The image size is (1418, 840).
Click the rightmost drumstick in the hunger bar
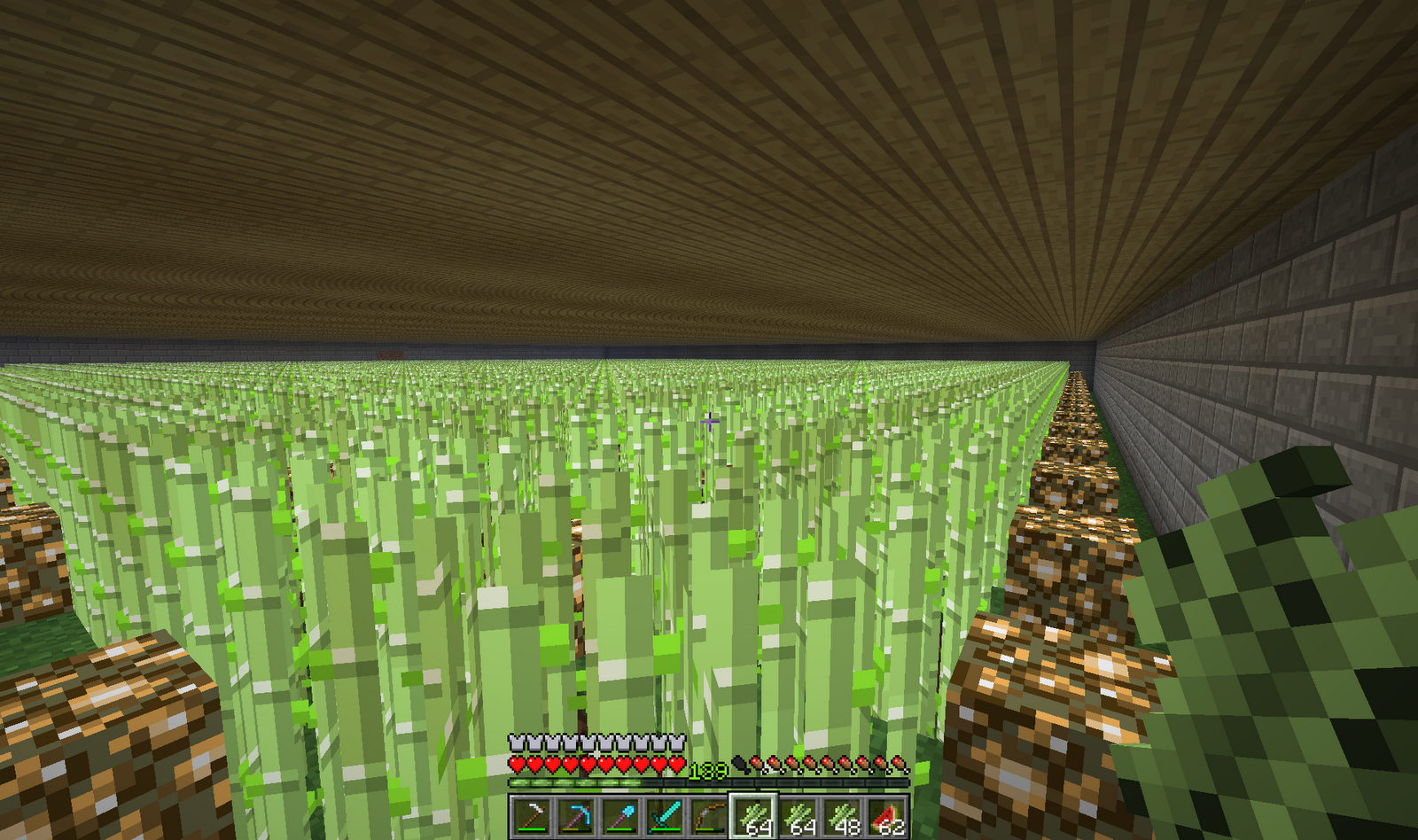tap(897, 764)
